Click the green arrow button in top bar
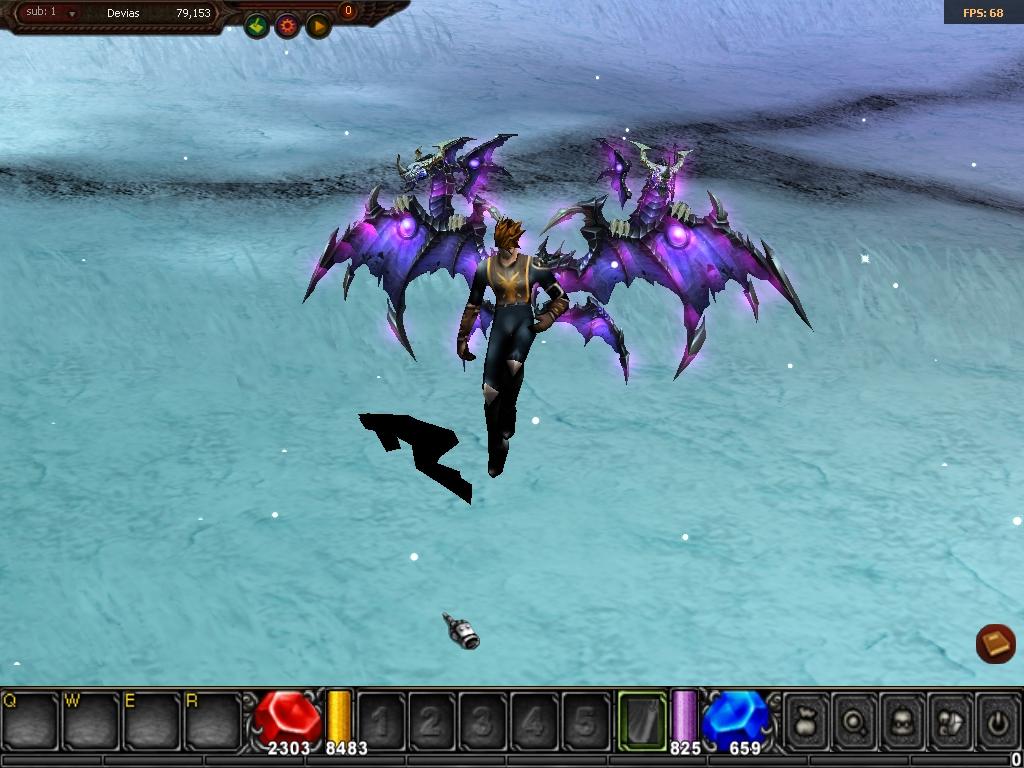This screenshot has width=1024, height=768. click(x=257, y=26)
